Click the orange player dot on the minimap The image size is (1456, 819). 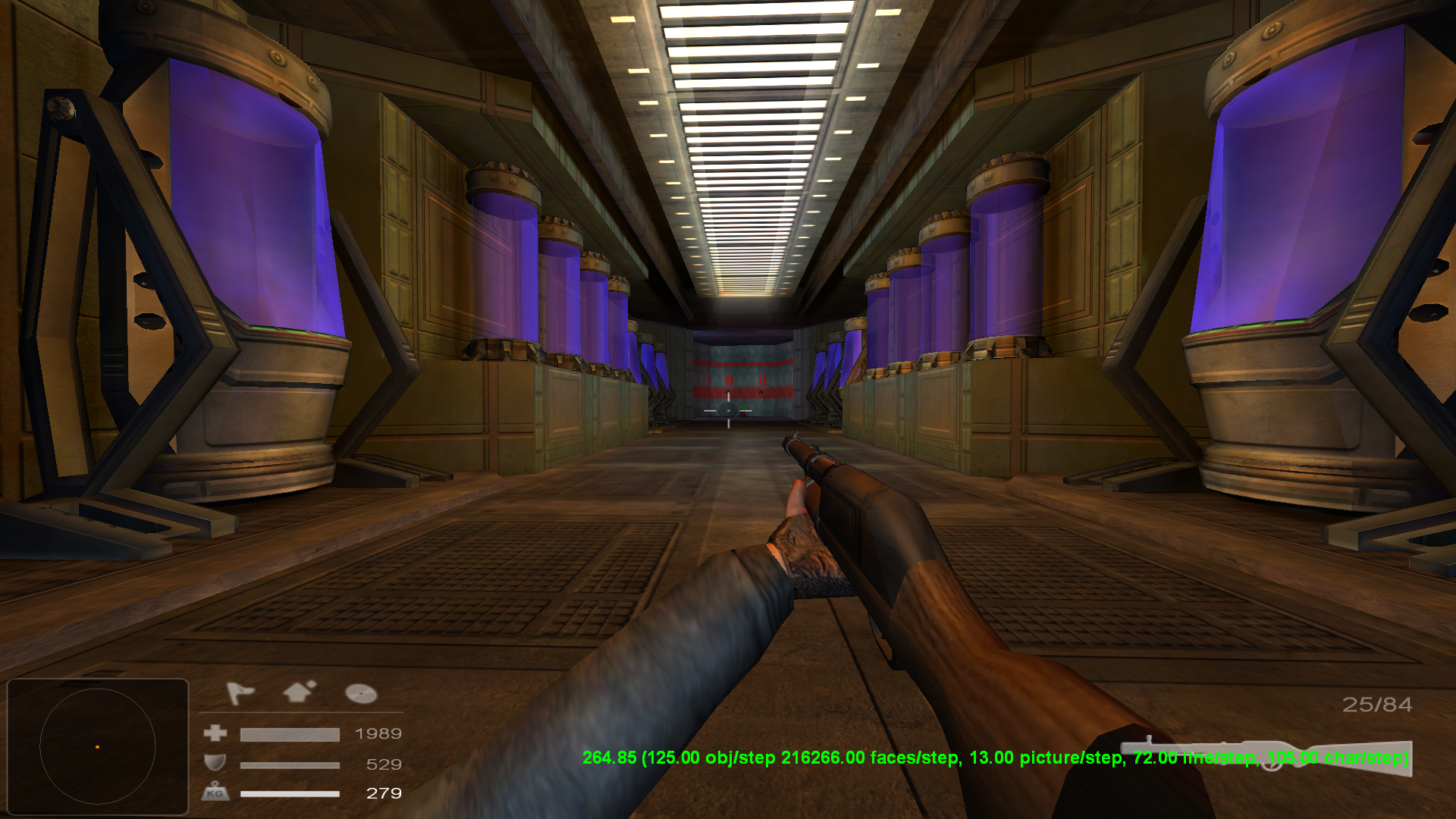(x=97, y=747)
